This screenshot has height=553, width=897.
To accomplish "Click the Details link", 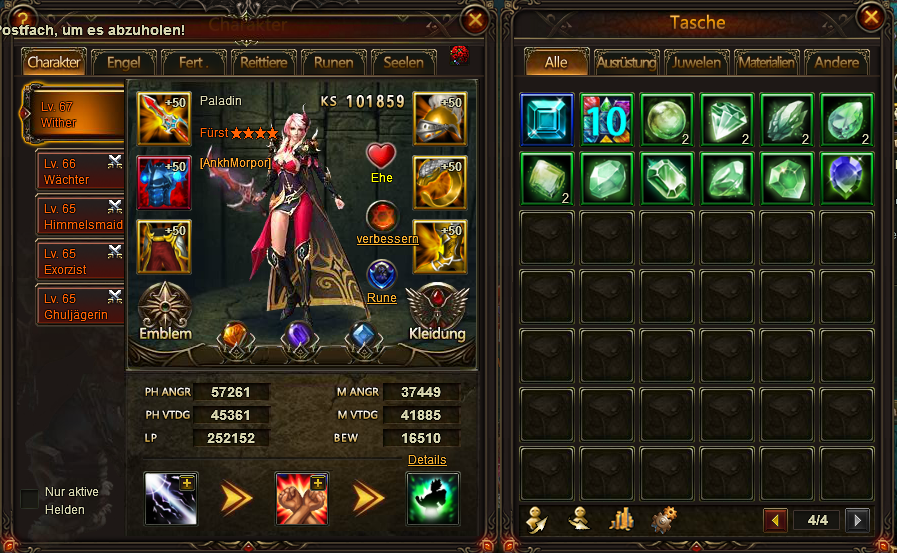I will point(427,460).
